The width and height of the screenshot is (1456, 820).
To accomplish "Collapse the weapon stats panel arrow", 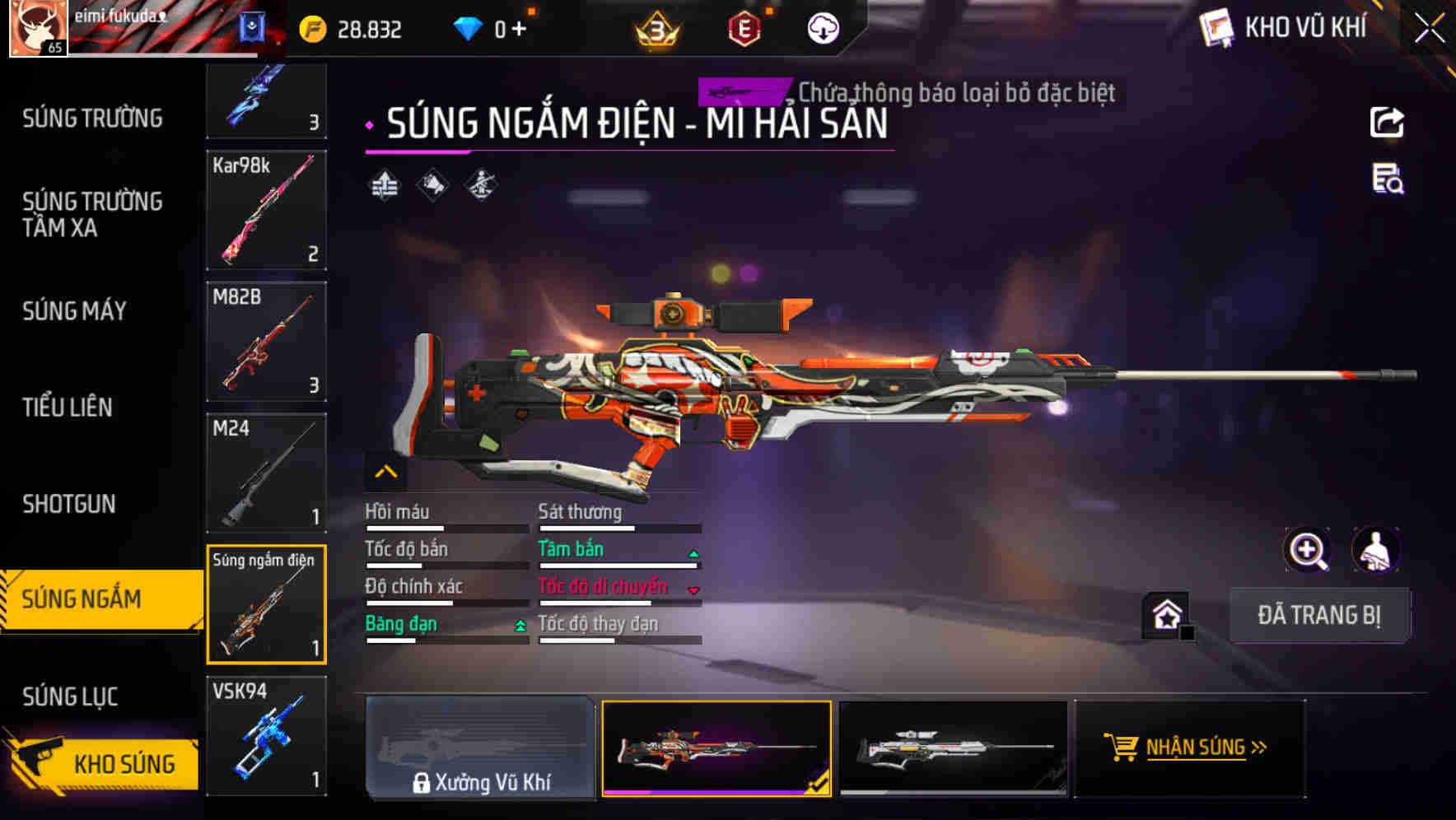I will click(385, 472).
